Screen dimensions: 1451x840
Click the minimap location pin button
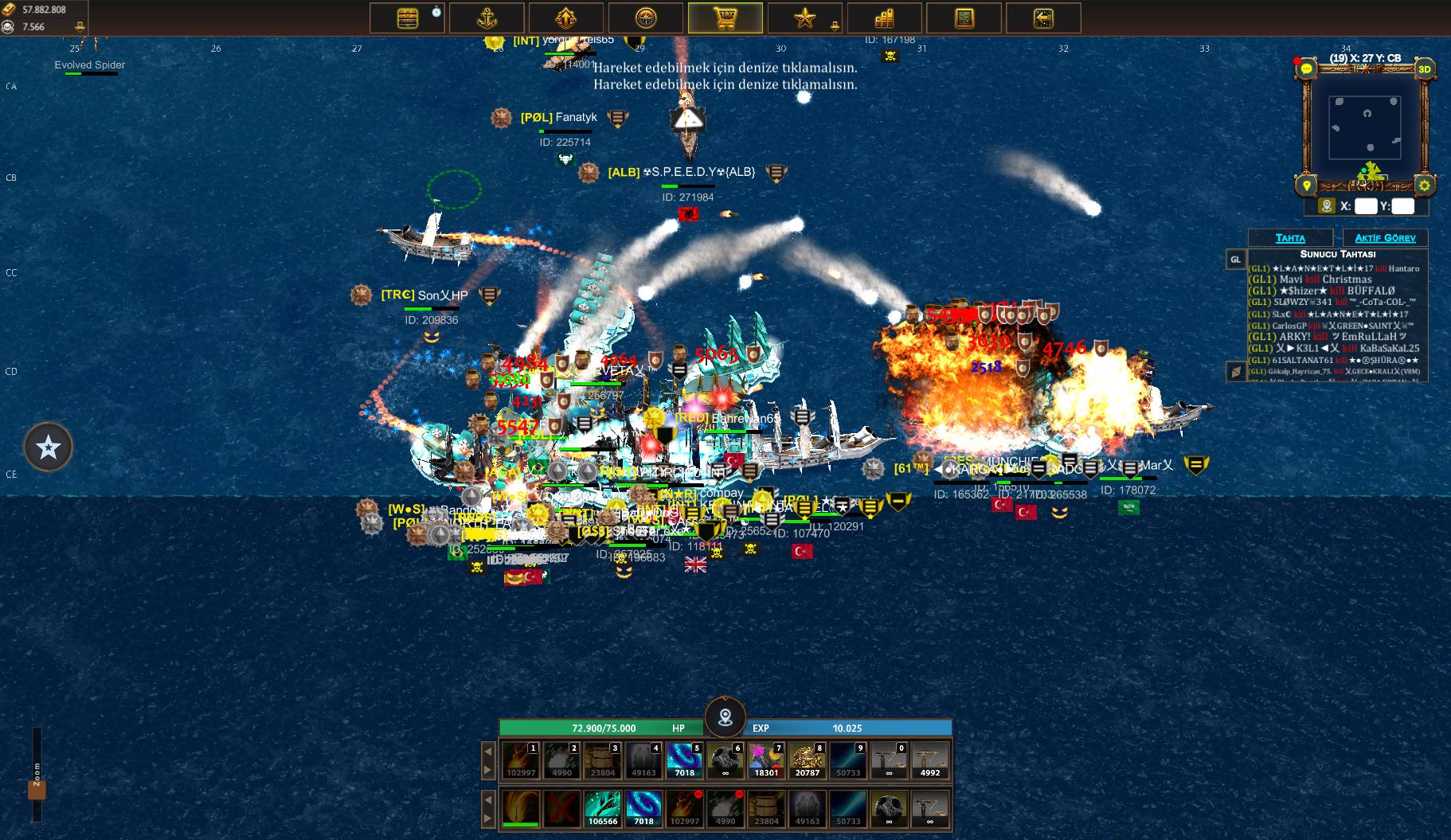[x=1306, y=186]
